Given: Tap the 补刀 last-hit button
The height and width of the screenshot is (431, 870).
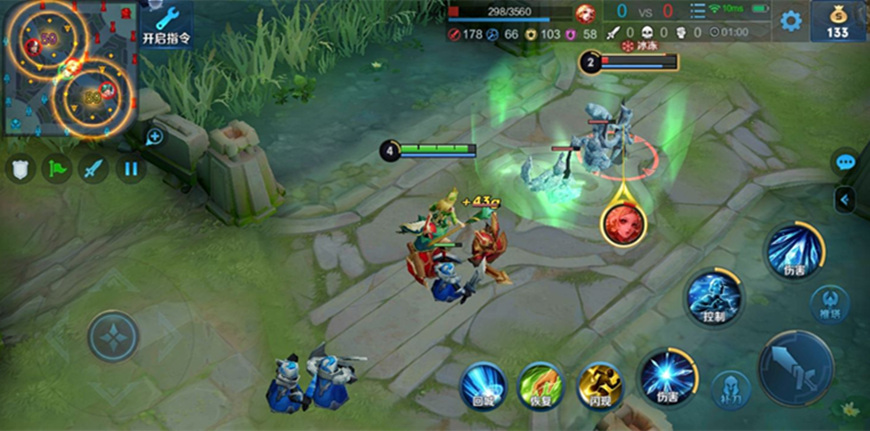Looking at the screenshot, I should pos(731,387).
